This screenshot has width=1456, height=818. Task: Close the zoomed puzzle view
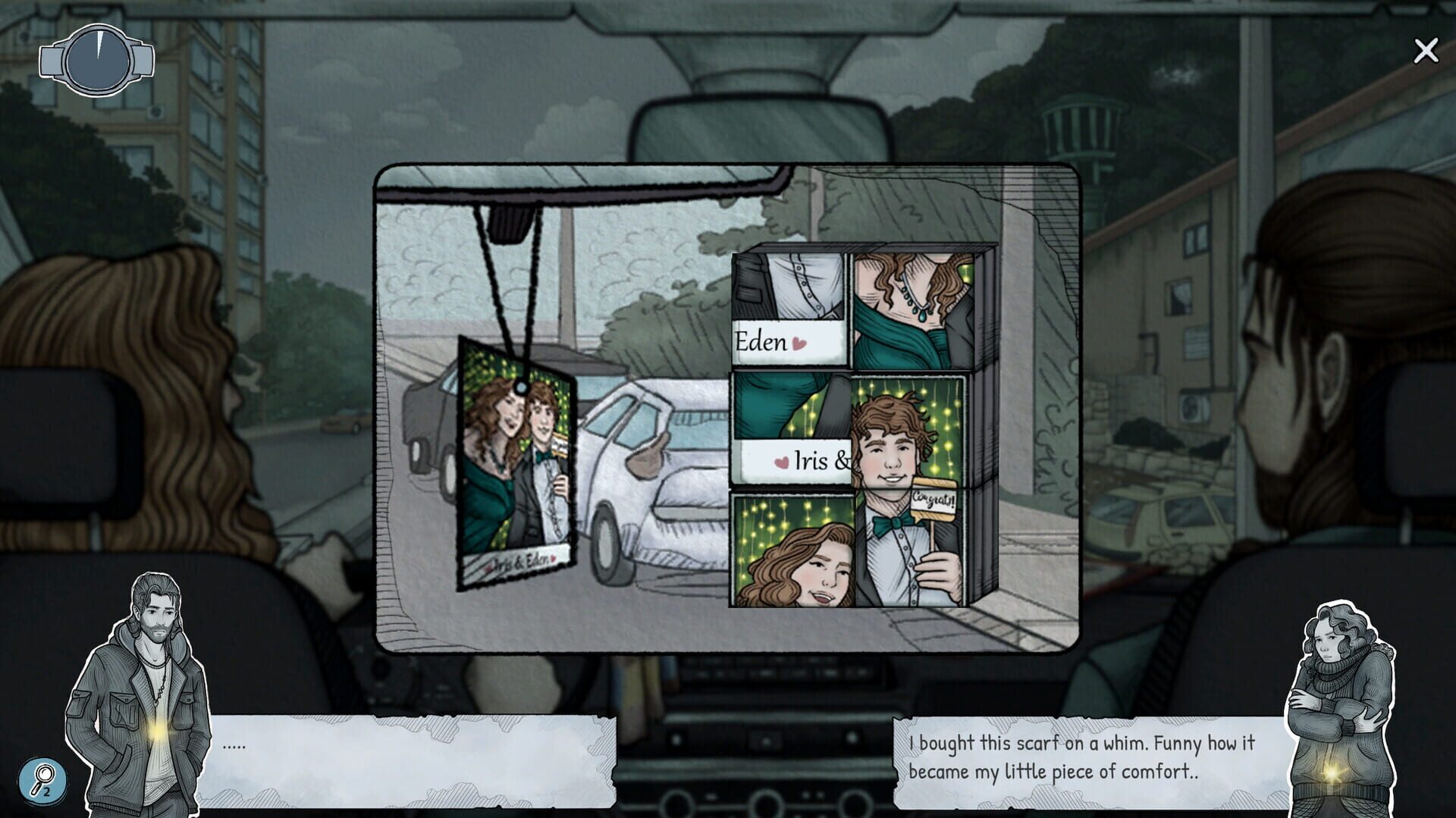click(x=1426, y=50)
